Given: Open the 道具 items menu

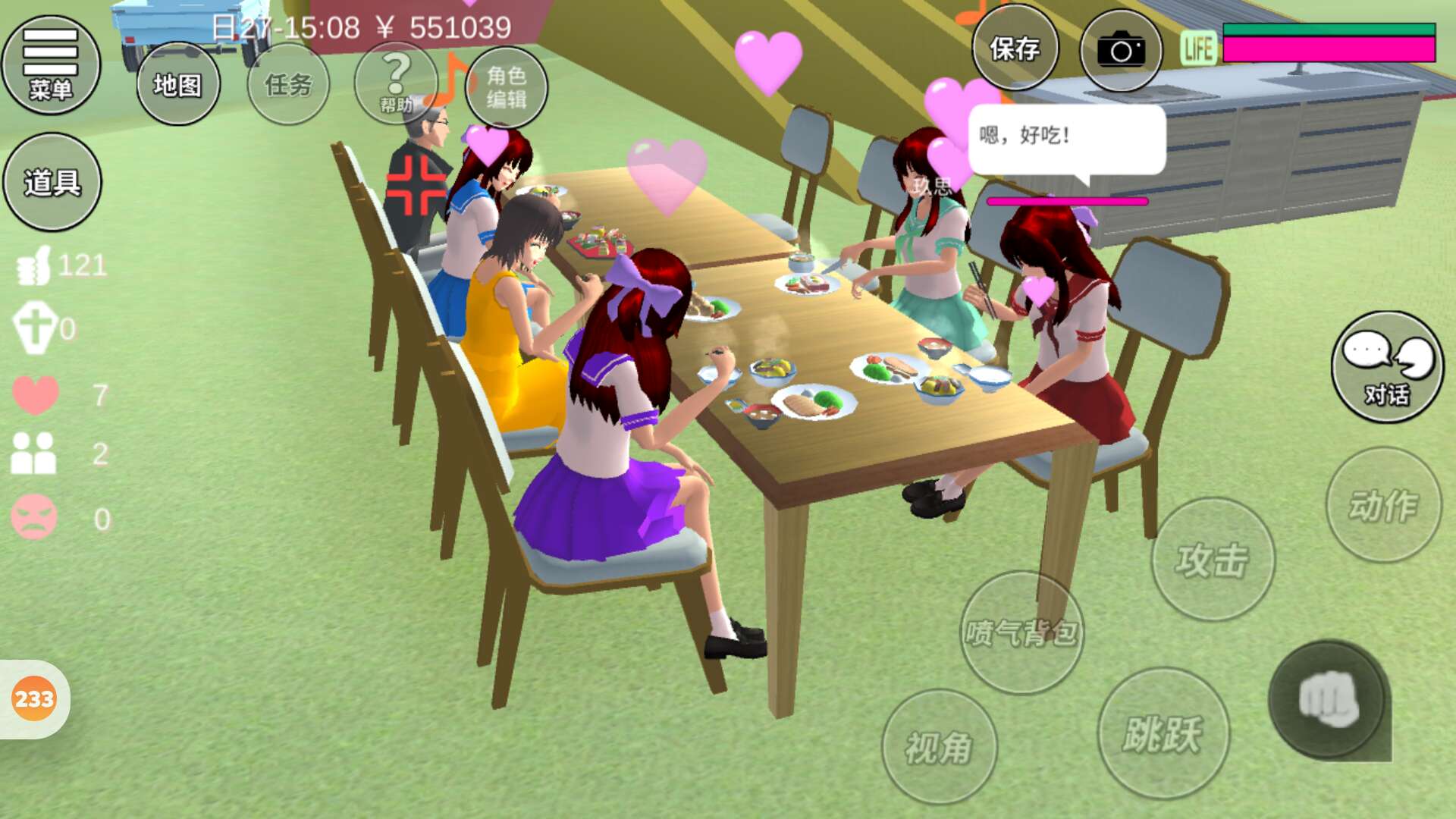Looking at the screenshot, I should (52, 182).
